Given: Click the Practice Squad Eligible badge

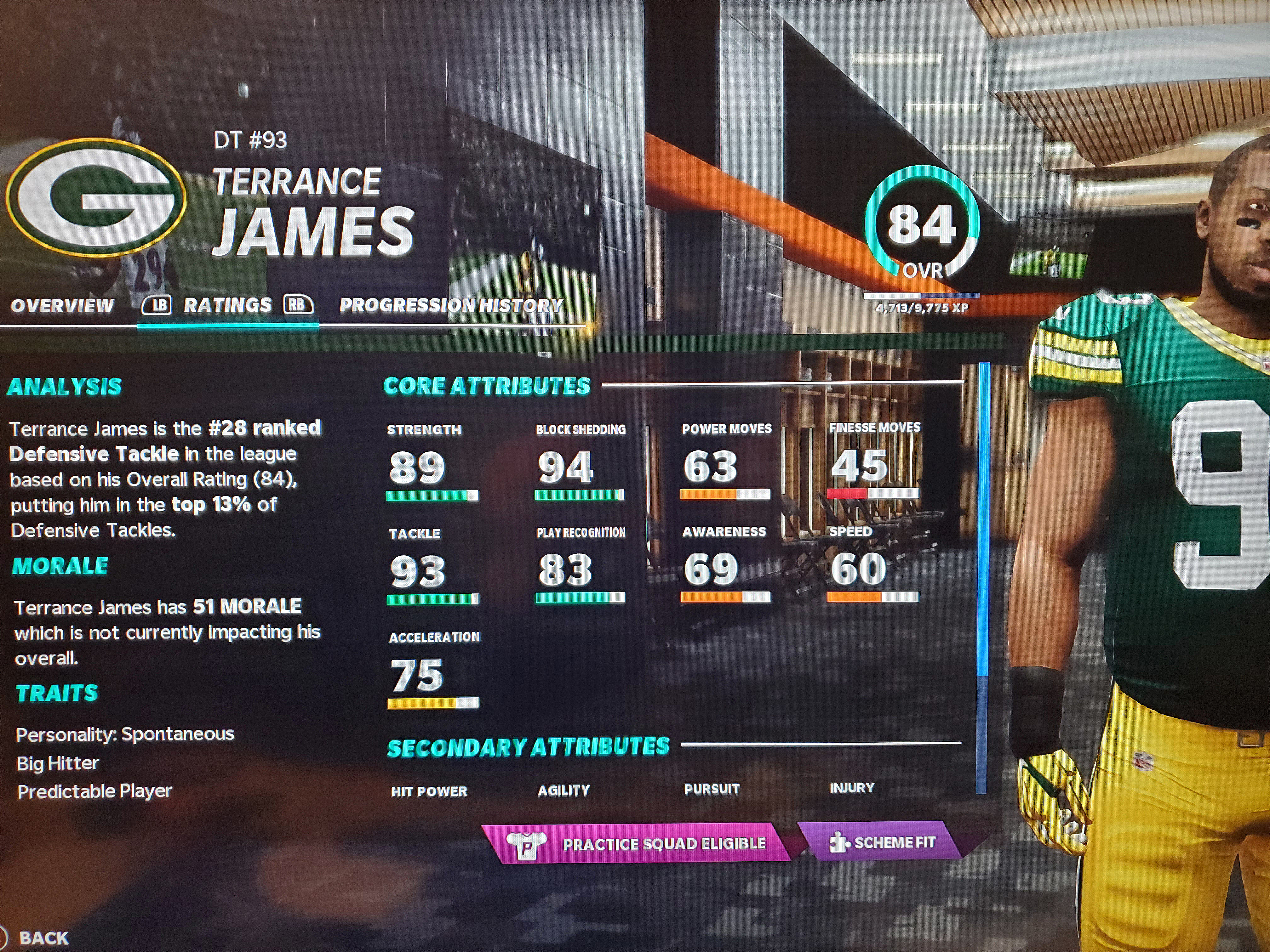Looking at the screenshot, I should point(637,843).
